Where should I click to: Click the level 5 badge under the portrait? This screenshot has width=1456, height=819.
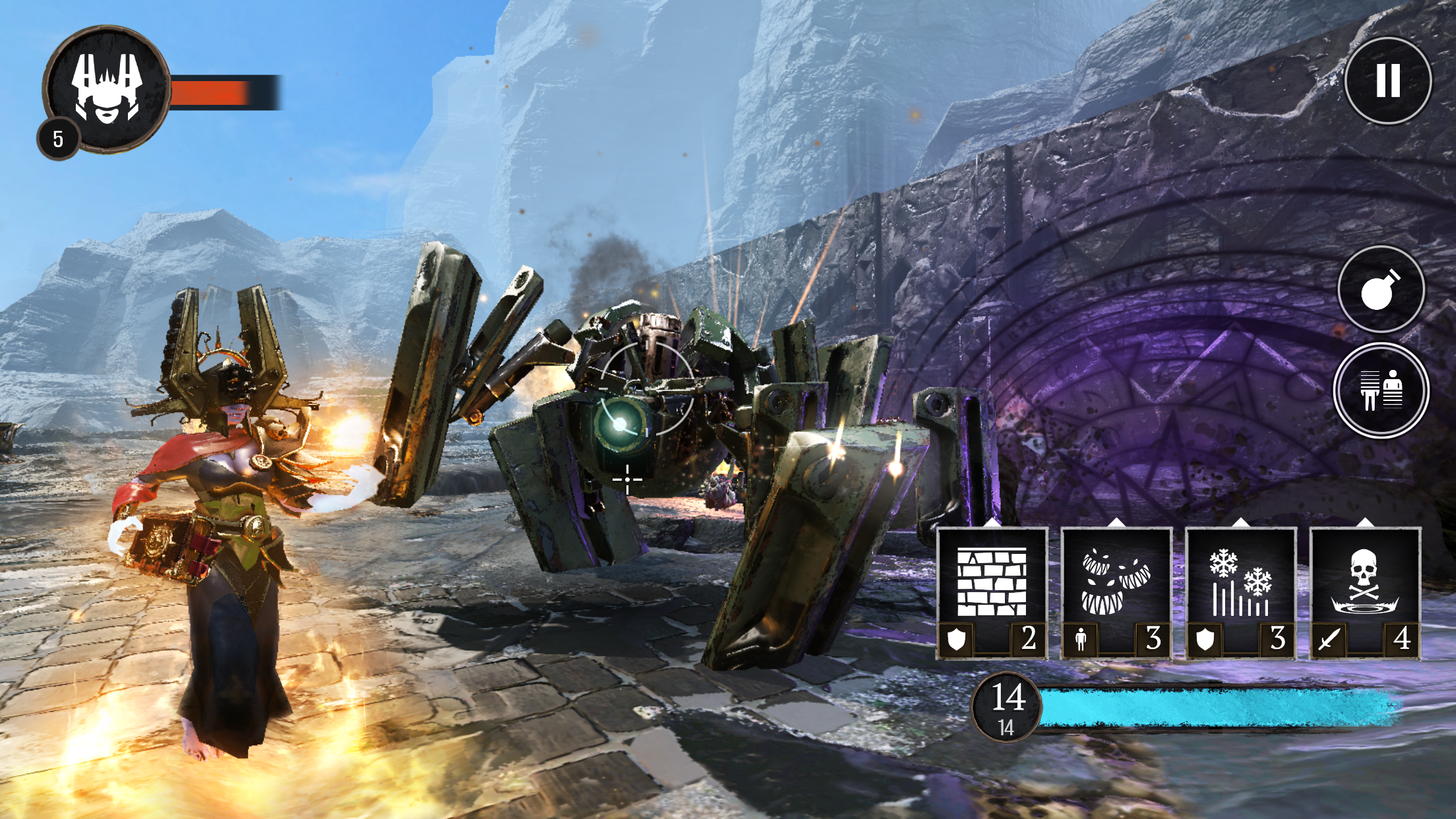58,136
